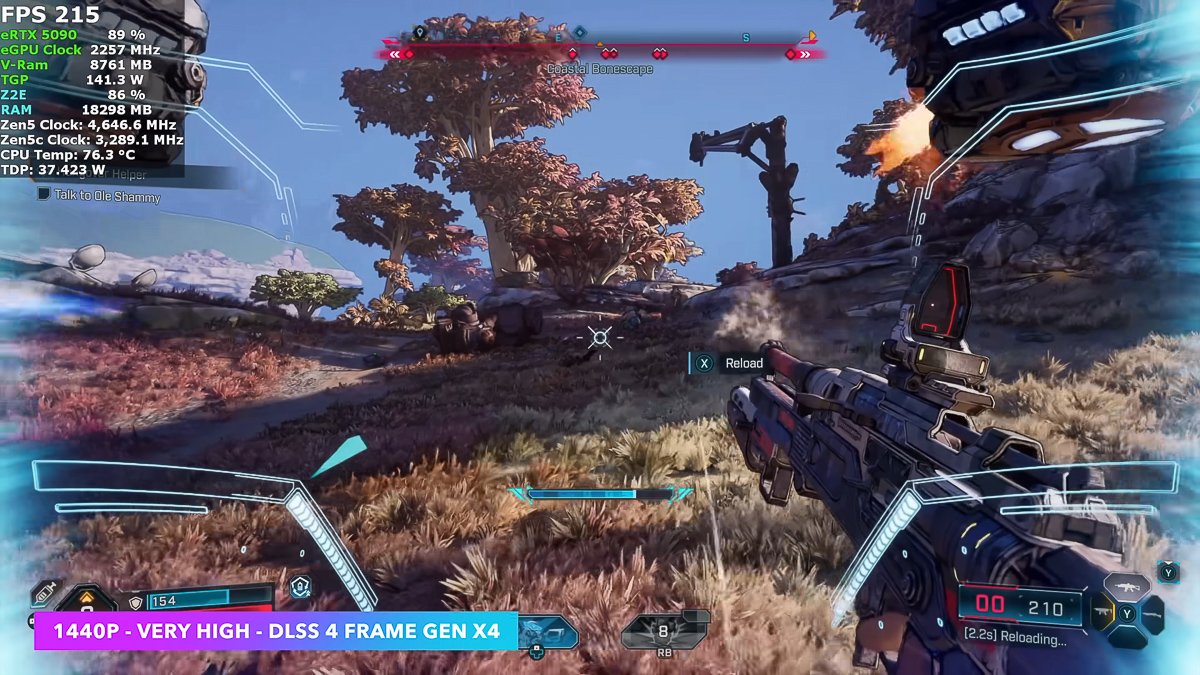The height and width of the screenshot is (675, 1200).
Task: Click the yellow flag on the compass
Action: (811, 37)
